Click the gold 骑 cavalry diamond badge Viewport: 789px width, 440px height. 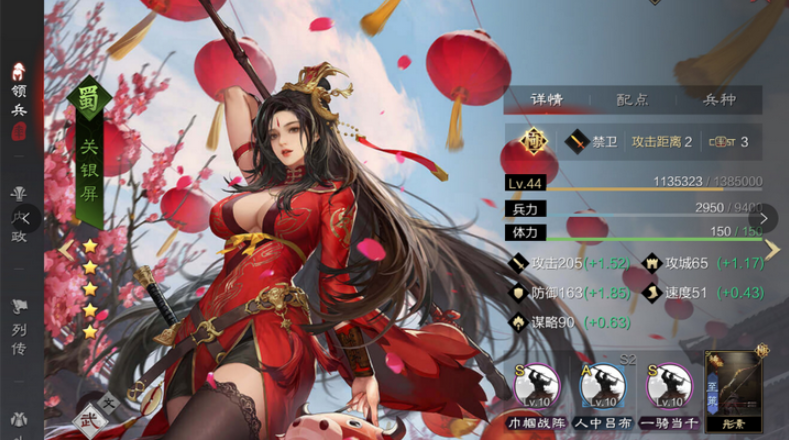pyautogui.click(x=533, y=141)
